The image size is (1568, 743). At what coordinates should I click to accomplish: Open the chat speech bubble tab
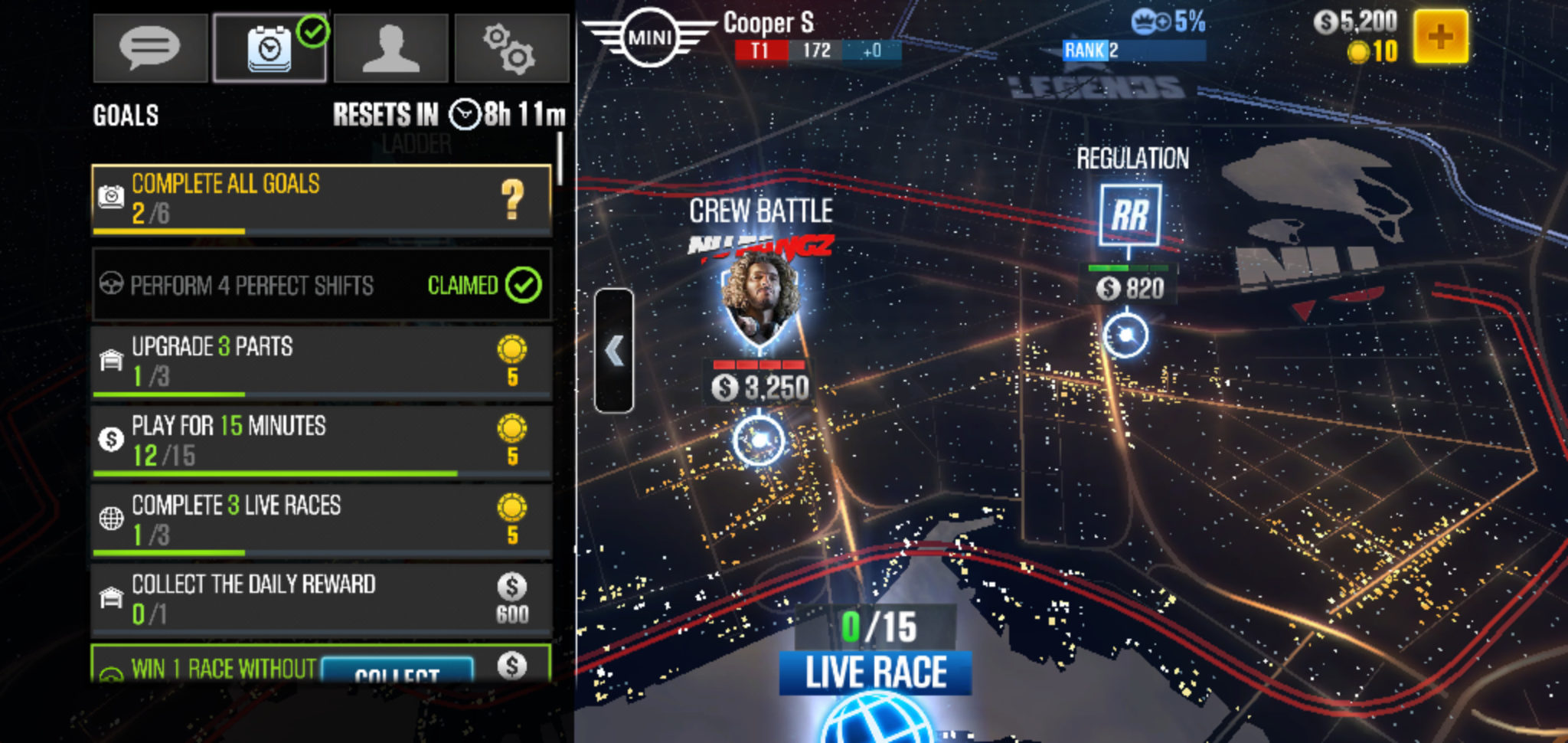click(150, 47)
